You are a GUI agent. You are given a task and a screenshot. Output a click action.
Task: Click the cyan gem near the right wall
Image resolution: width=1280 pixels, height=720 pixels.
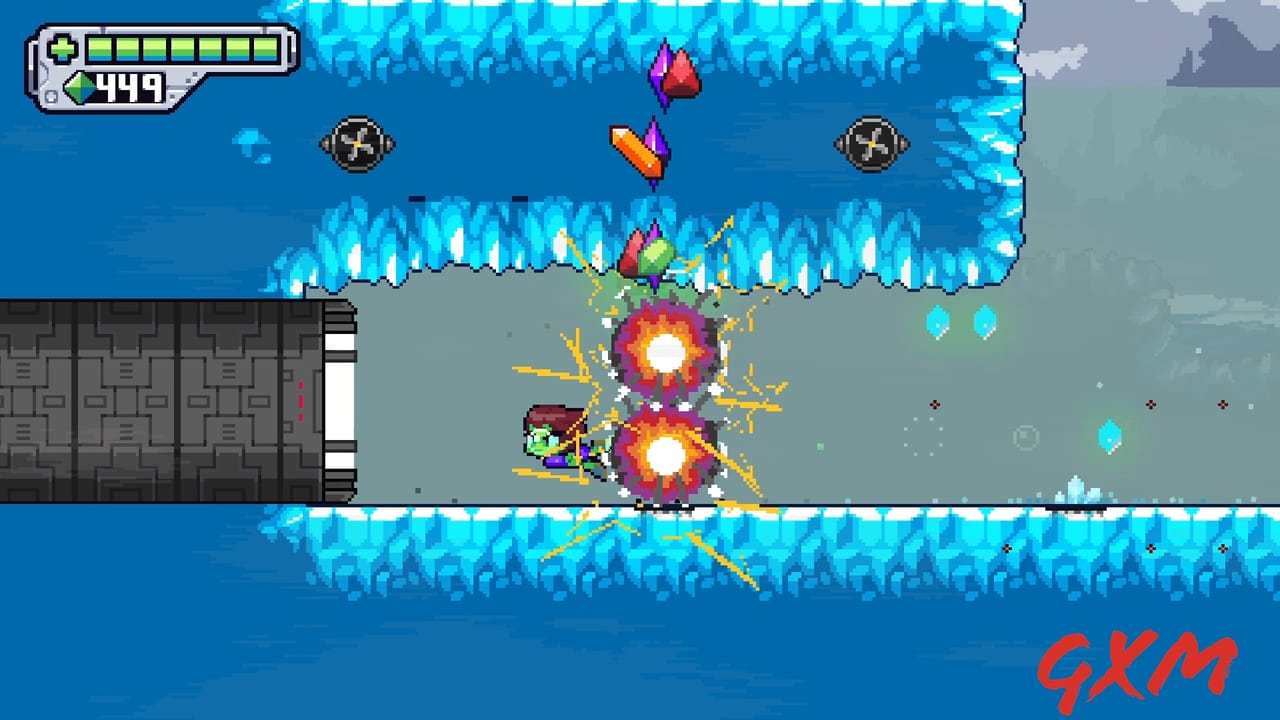(1110, 437)
